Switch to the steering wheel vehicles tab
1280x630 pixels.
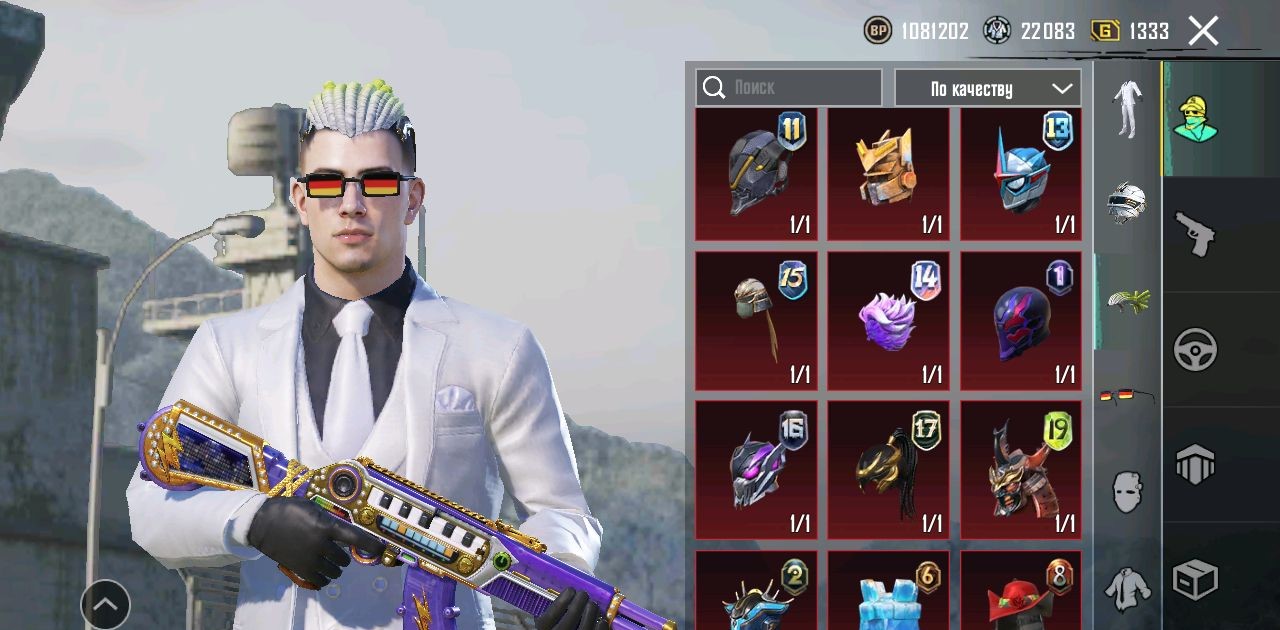(1195, 350)
